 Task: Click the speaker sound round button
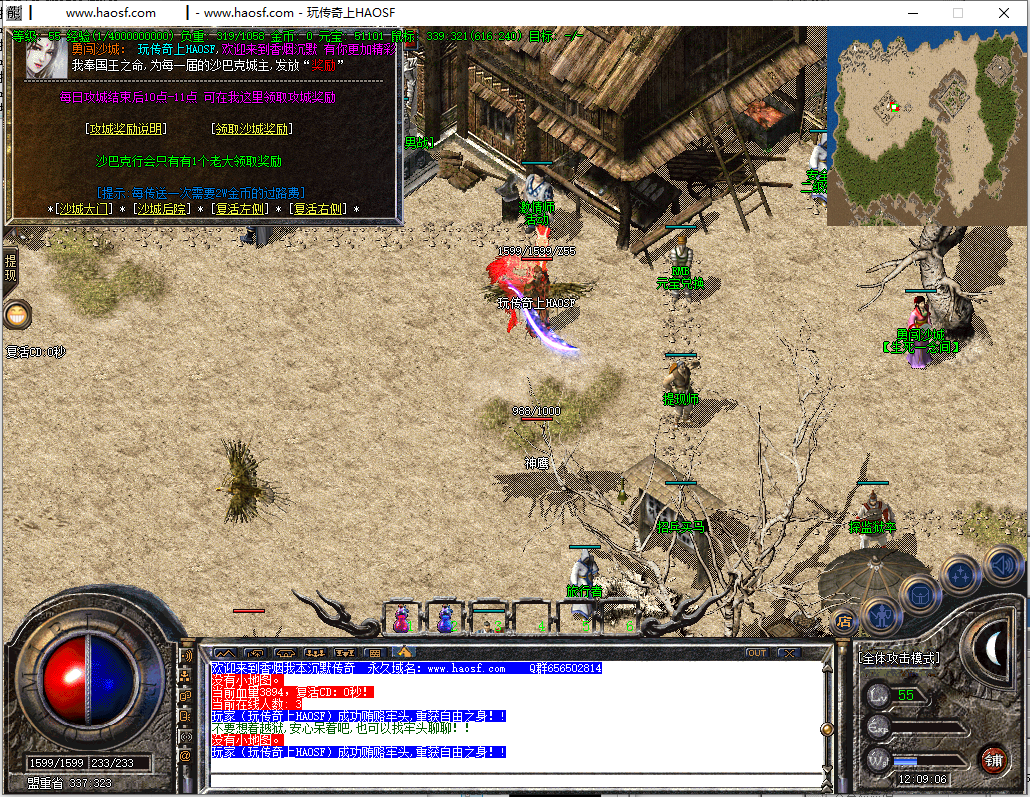(x=1001, y=565)
